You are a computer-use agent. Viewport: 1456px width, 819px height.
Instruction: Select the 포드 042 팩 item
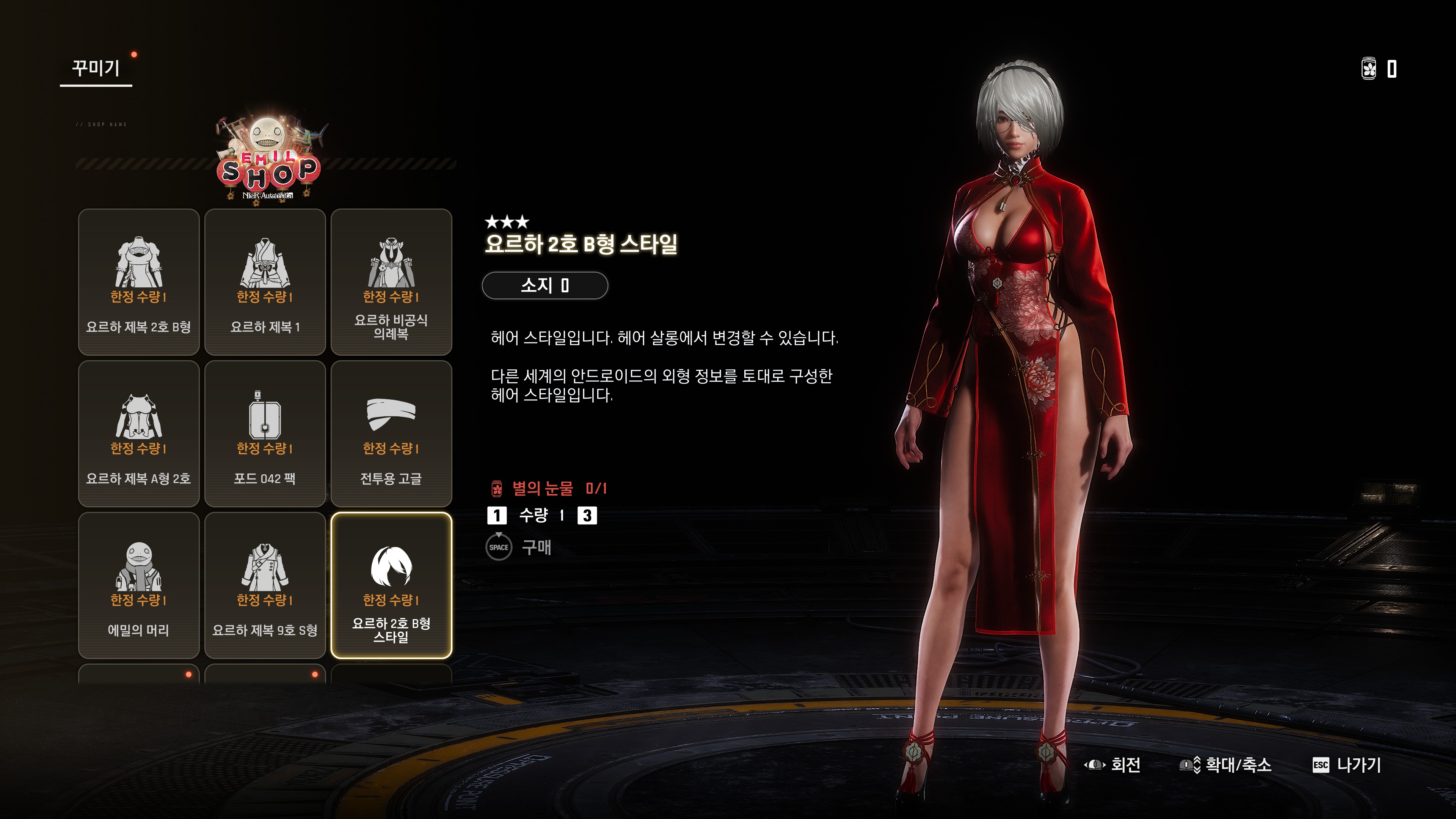[x=265, y=433]
